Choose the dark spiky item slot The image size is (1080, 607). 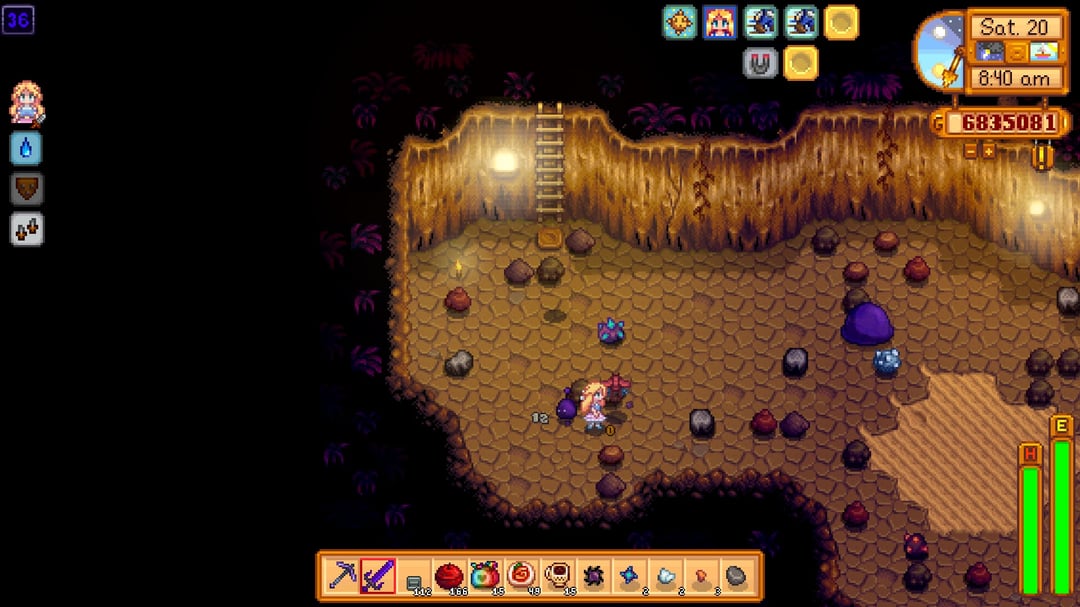593,576
